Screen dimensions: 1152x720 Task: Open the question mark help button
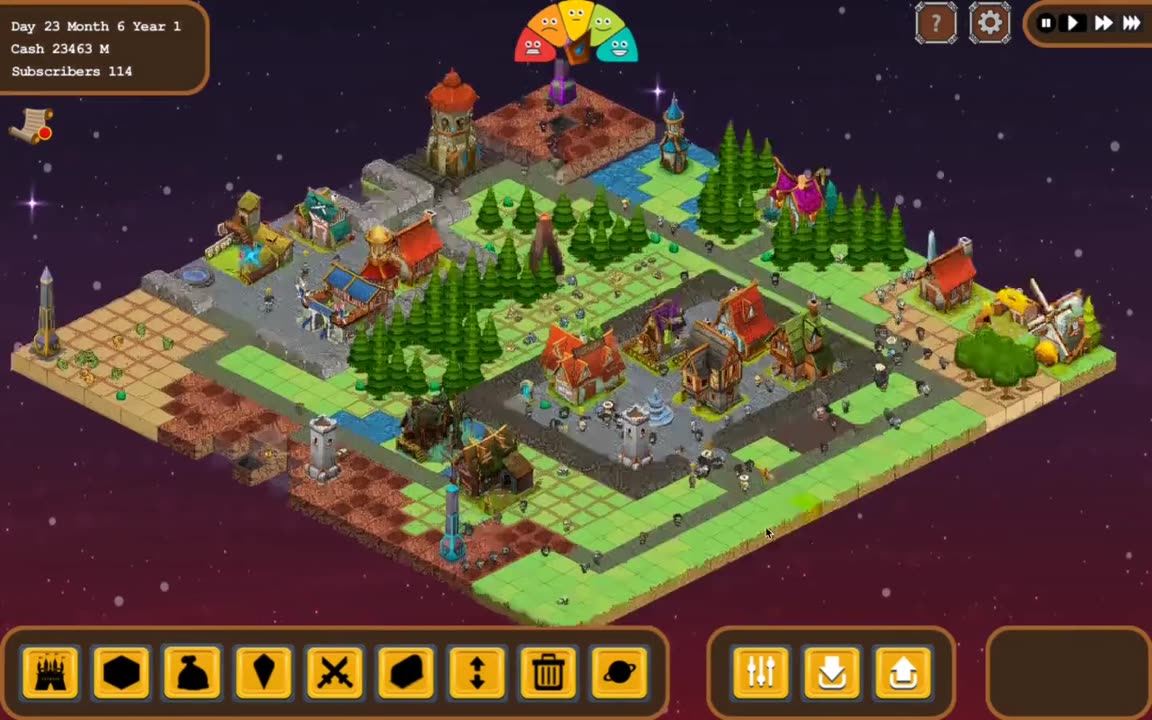click(936, 23)
